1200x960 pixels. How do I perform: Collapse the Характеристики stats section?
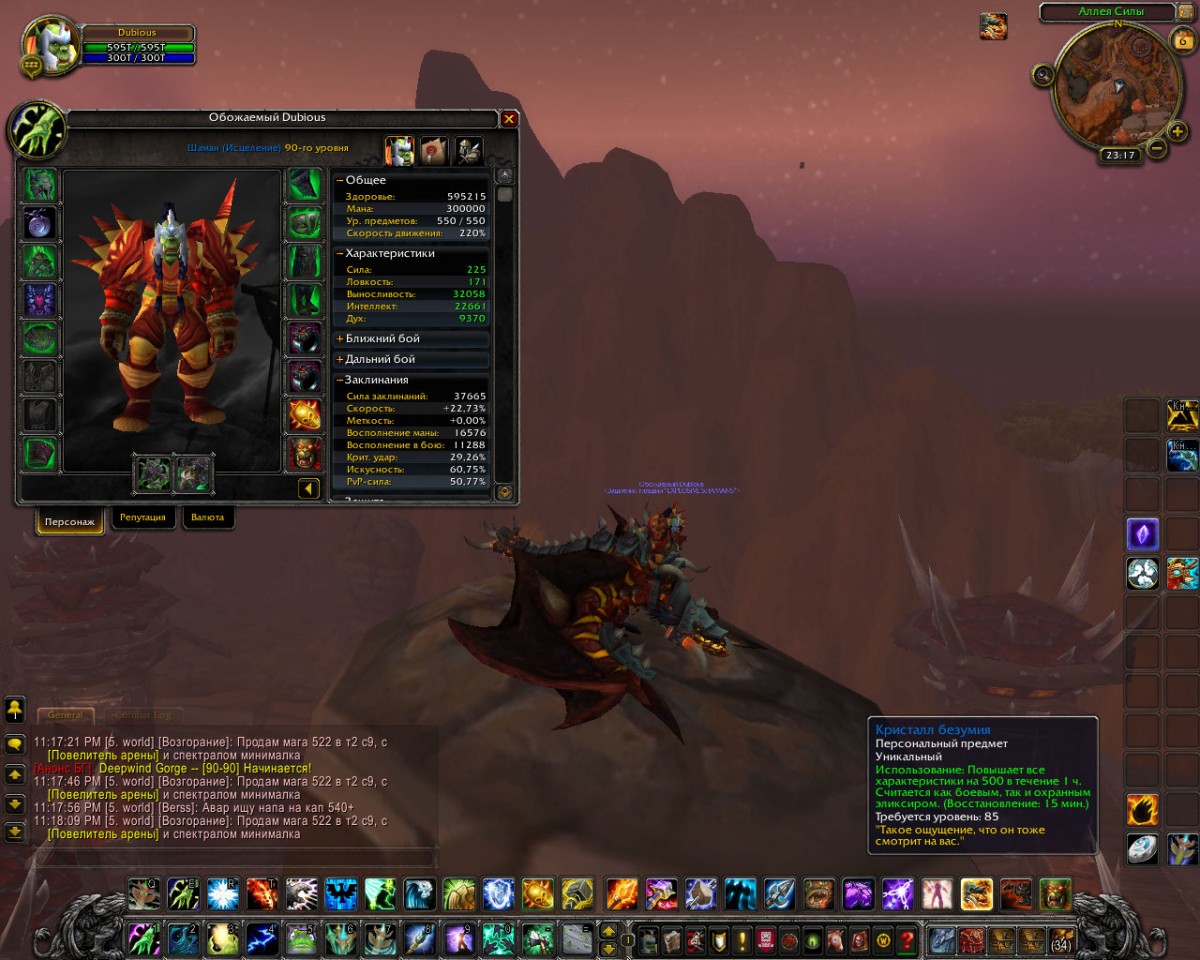[340, 254]
